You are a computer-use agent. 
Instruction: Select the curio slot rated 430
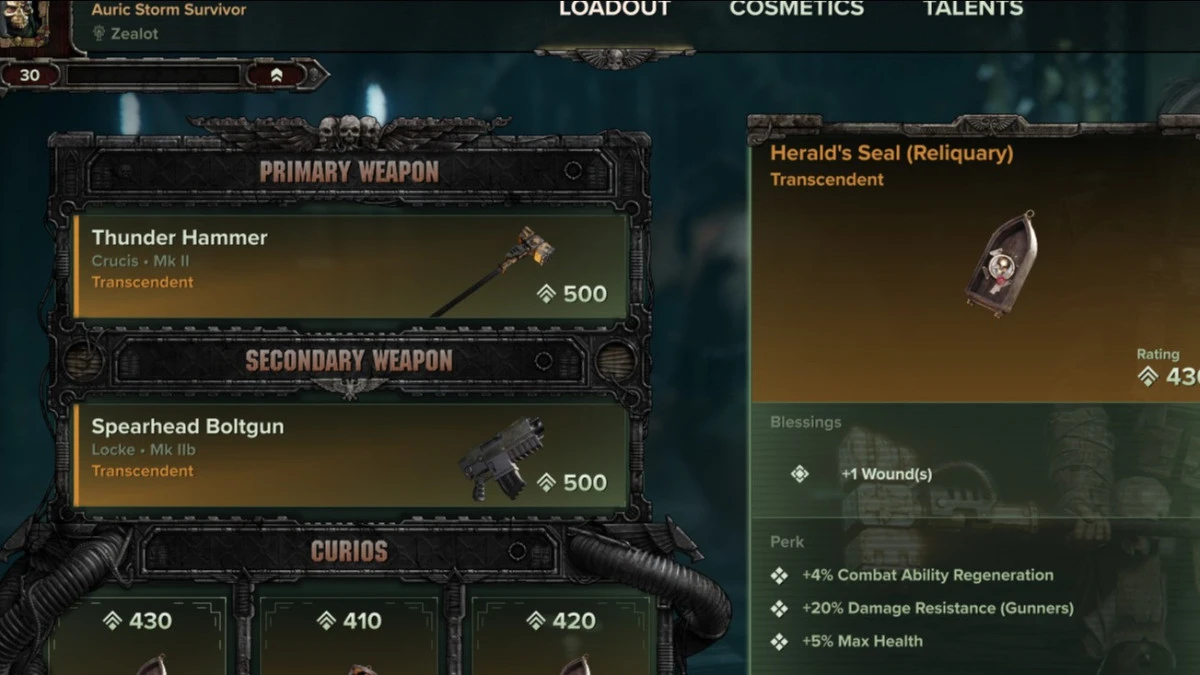point(138,635)
